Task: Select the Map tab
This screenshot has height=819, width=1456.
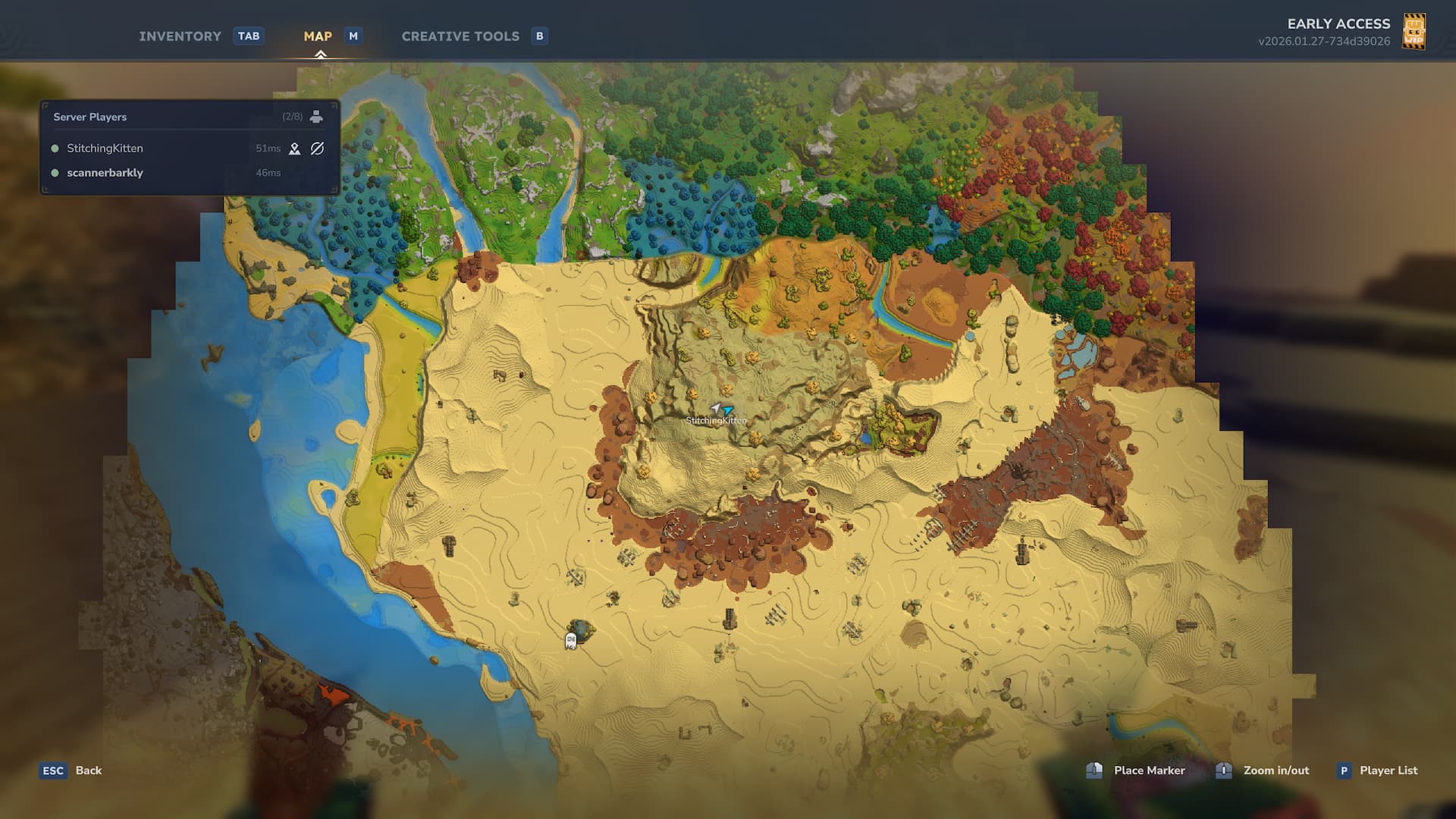Action: 318,36
